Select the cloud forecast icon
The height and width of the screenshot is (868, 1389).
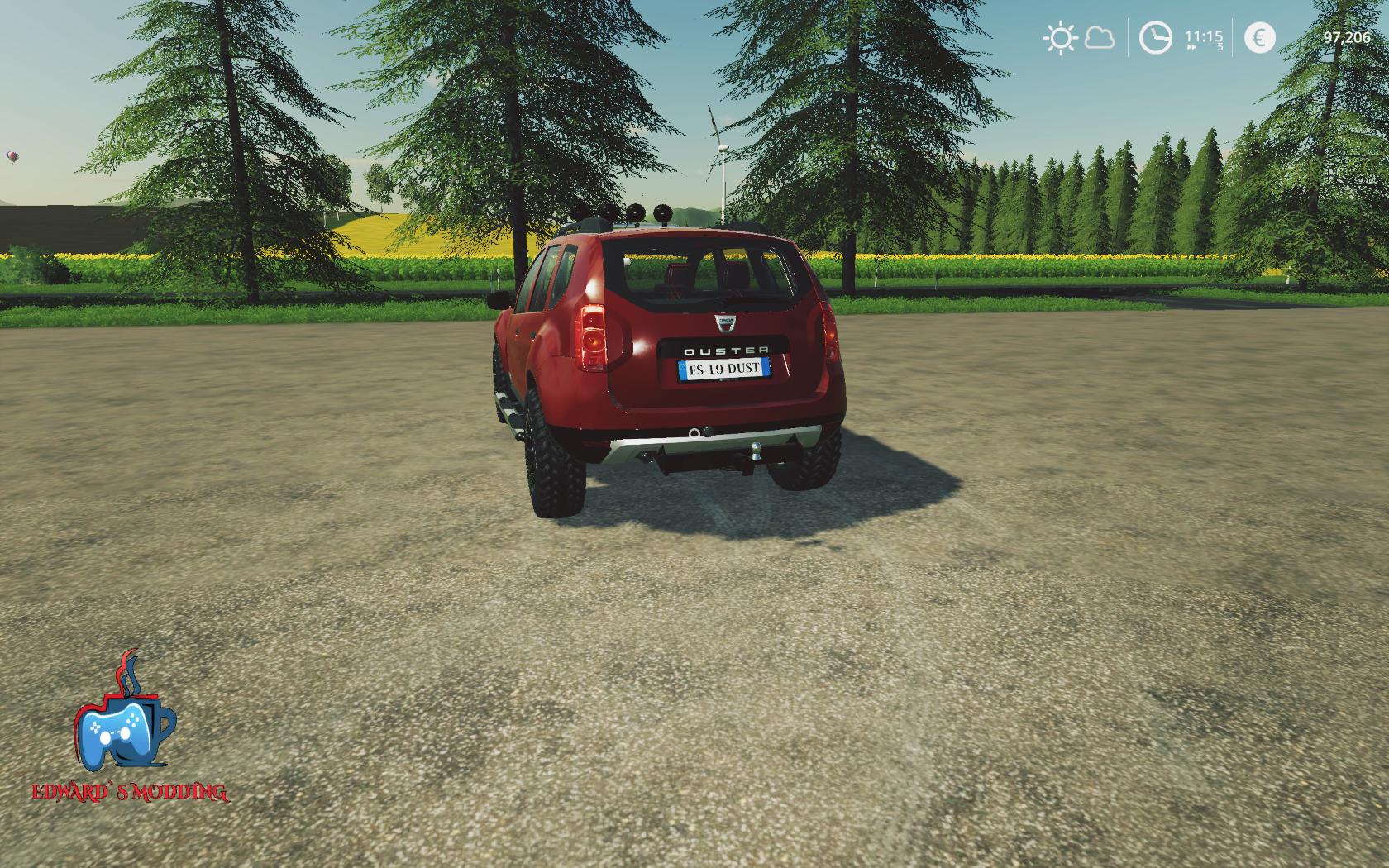point(1099,38)
